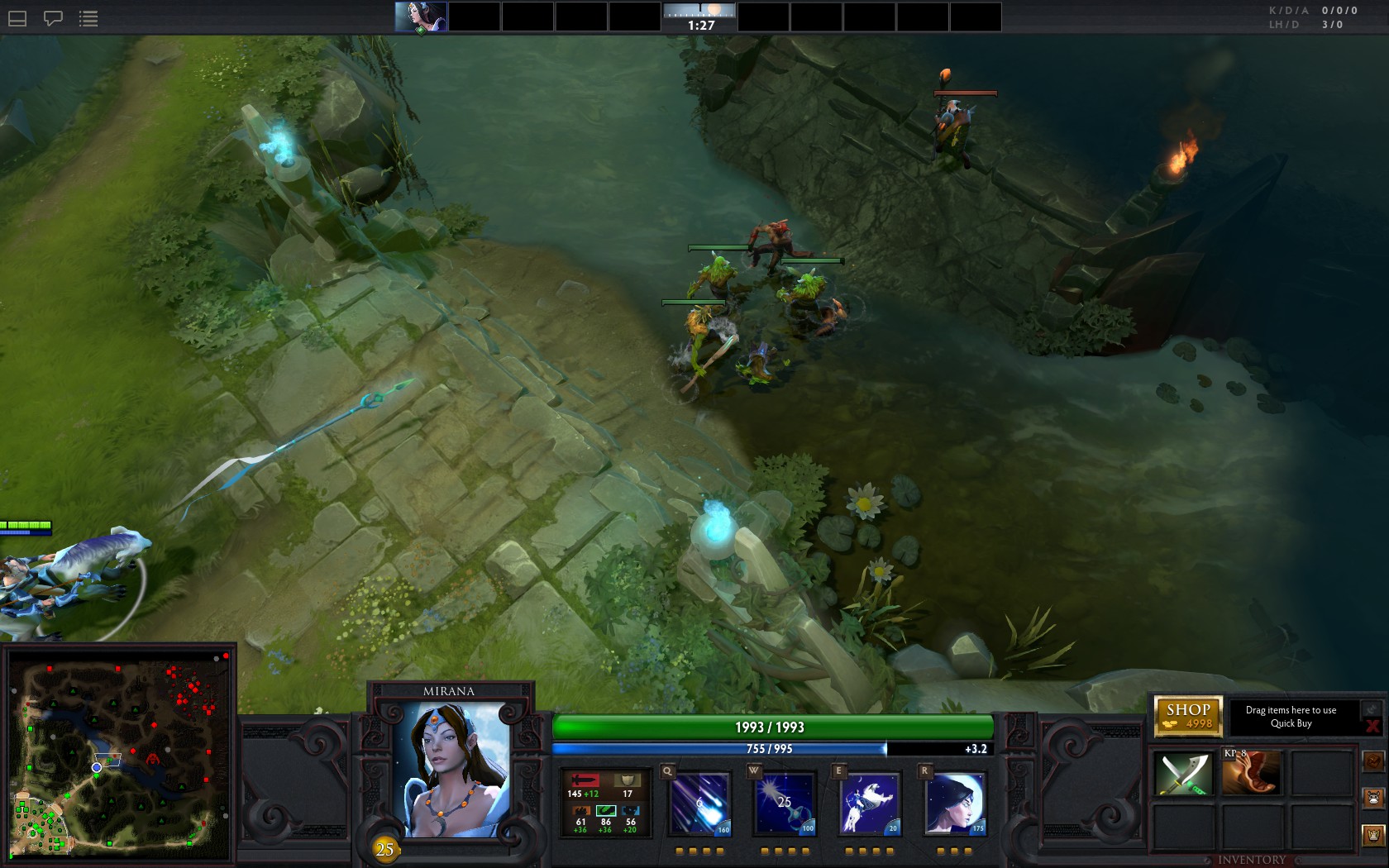Click on the minimap
This screenshot has height=868, width=1389.
(x=119, y=756)
